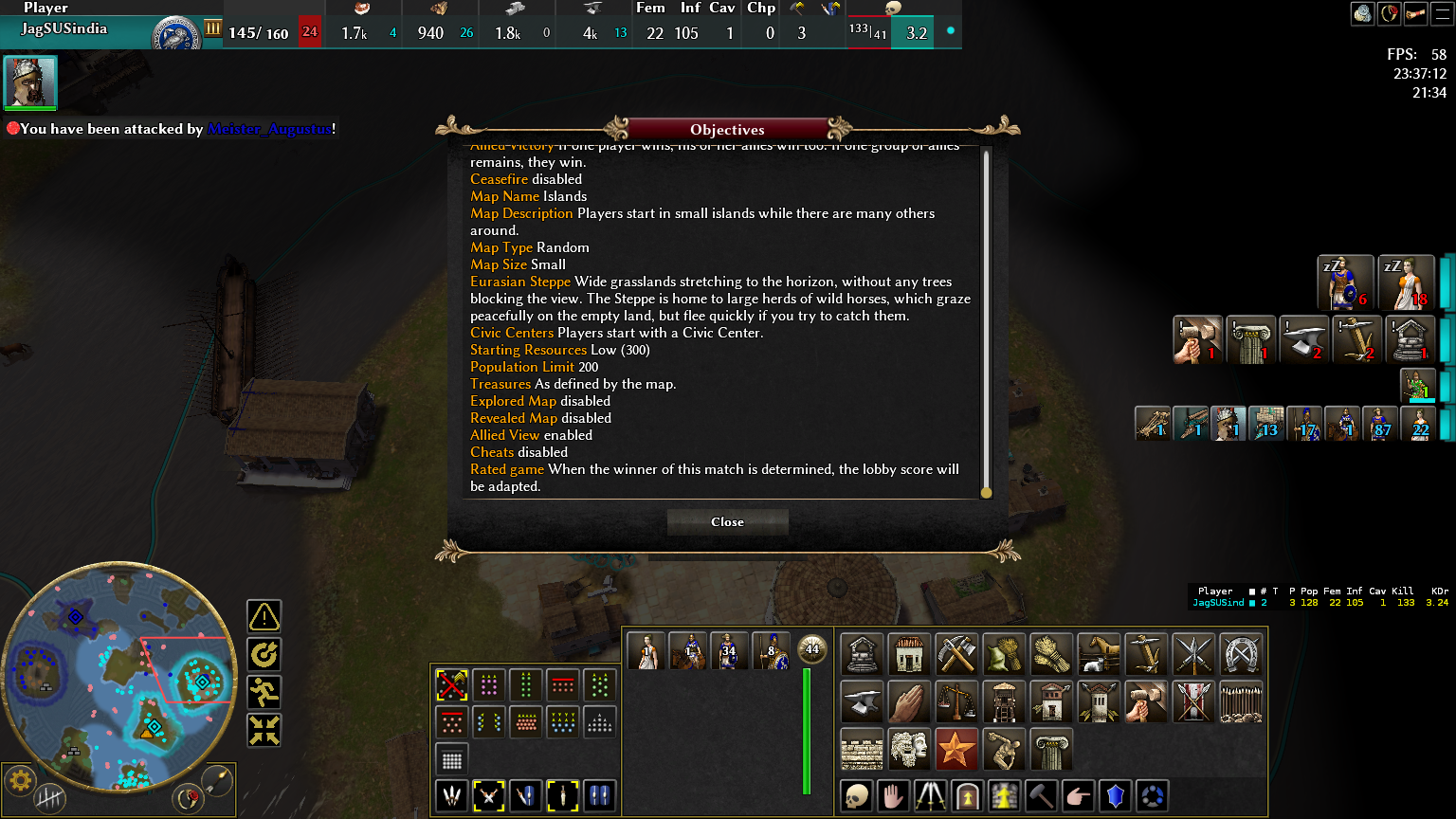Select the stone wall building icon

point(862,750)
